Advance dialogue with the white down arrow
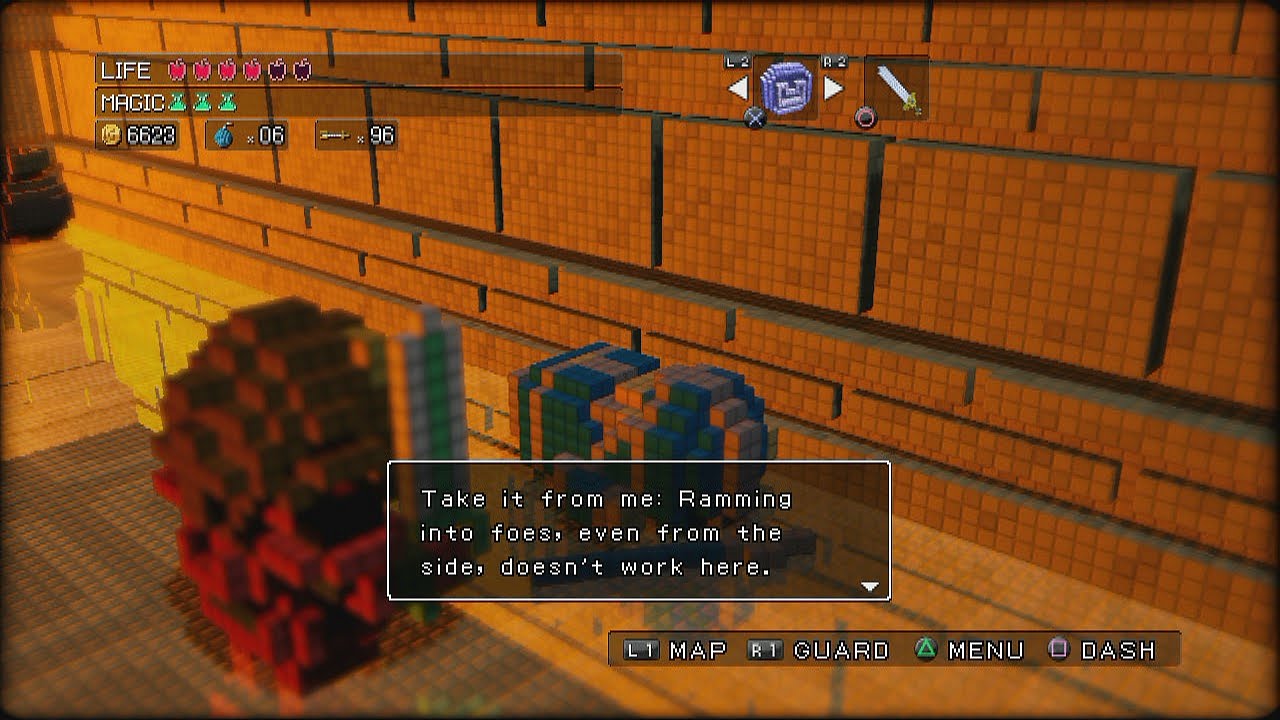The height and width of the screenshot is (720, 1280). (x=869, y=587)
